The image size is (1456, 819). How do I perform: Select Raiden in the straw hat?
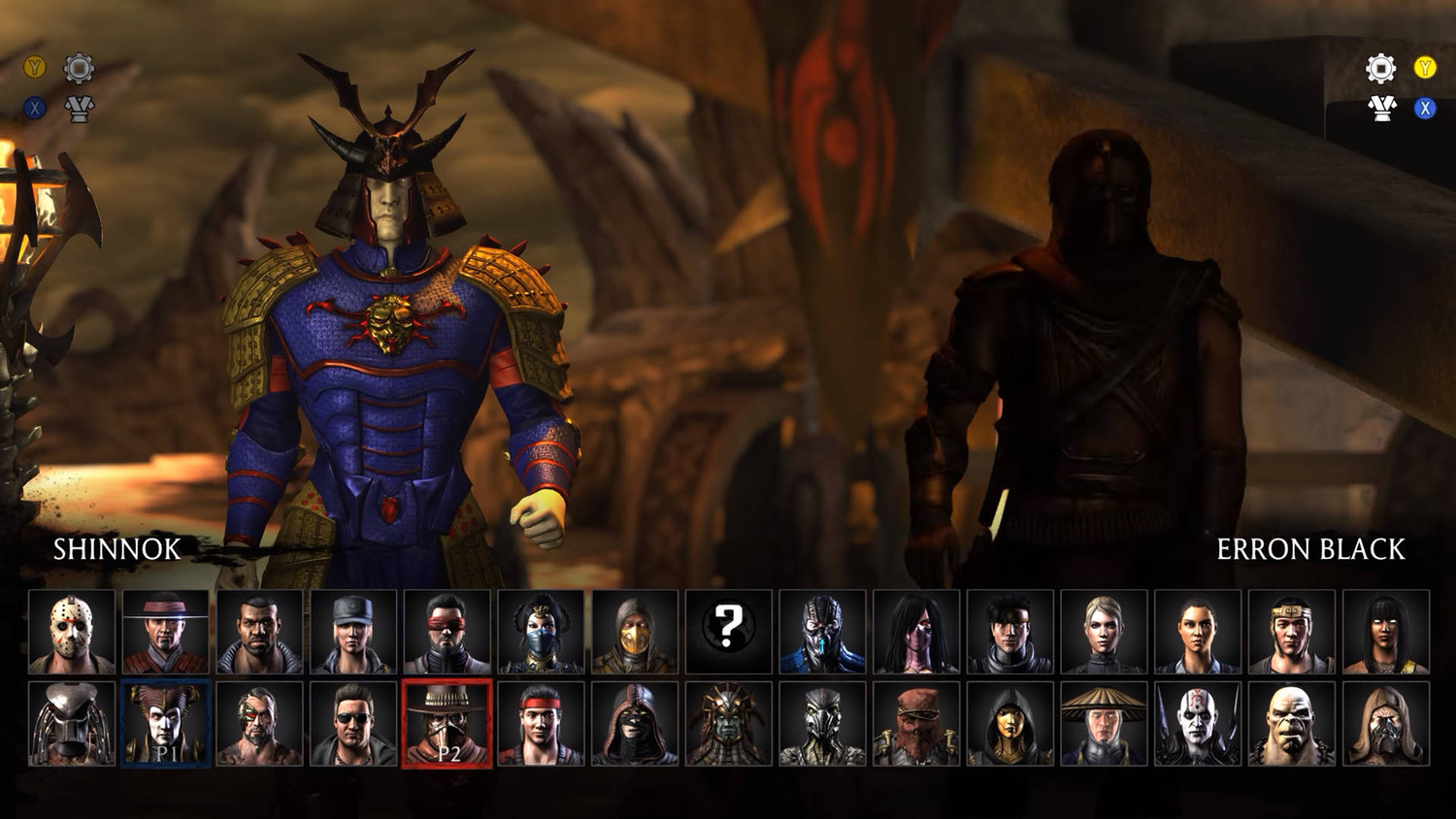(x=1104, y=723)
